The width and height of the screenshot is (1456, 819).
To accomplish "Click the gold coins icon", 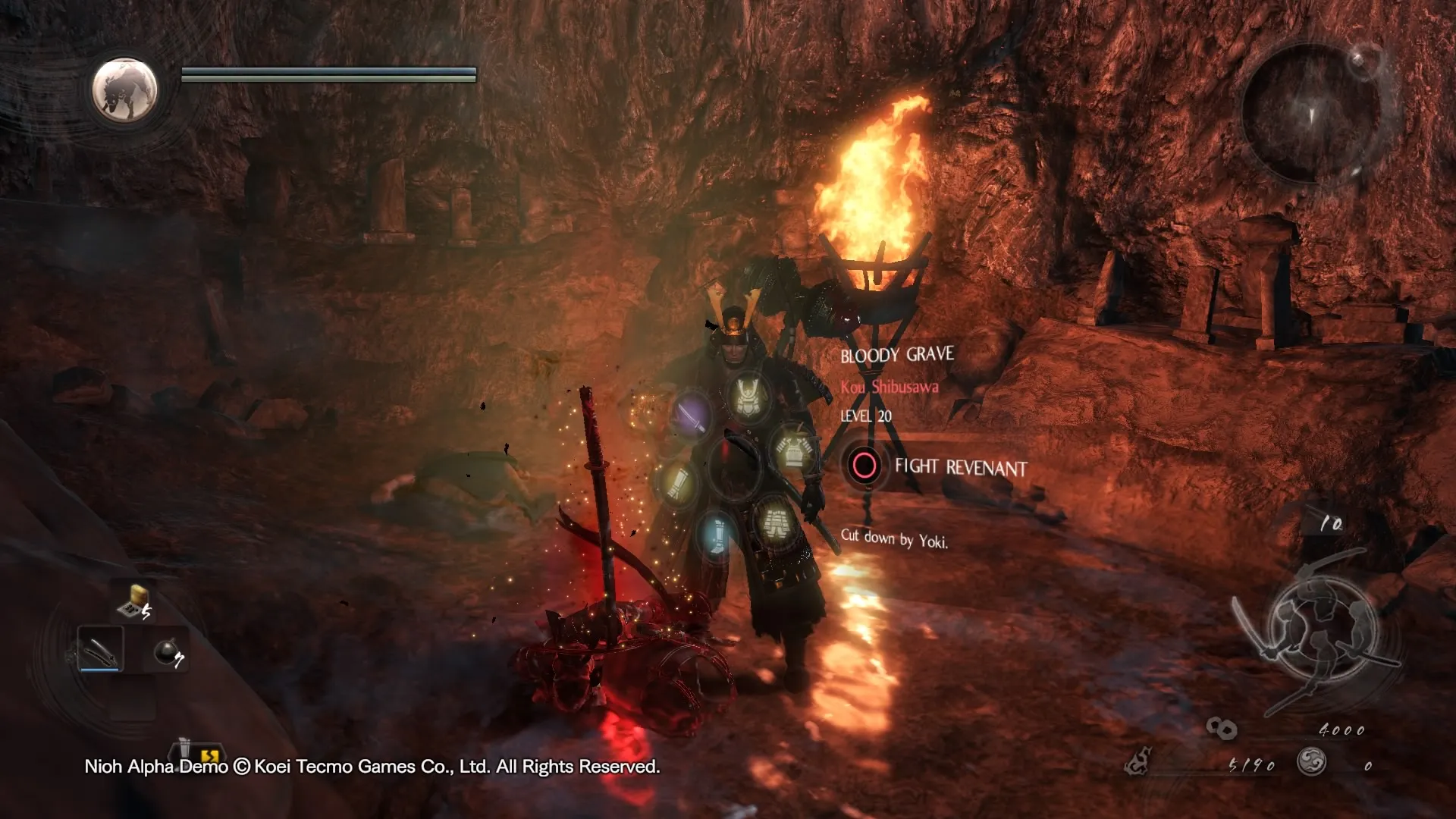I will click(1221, 729).
